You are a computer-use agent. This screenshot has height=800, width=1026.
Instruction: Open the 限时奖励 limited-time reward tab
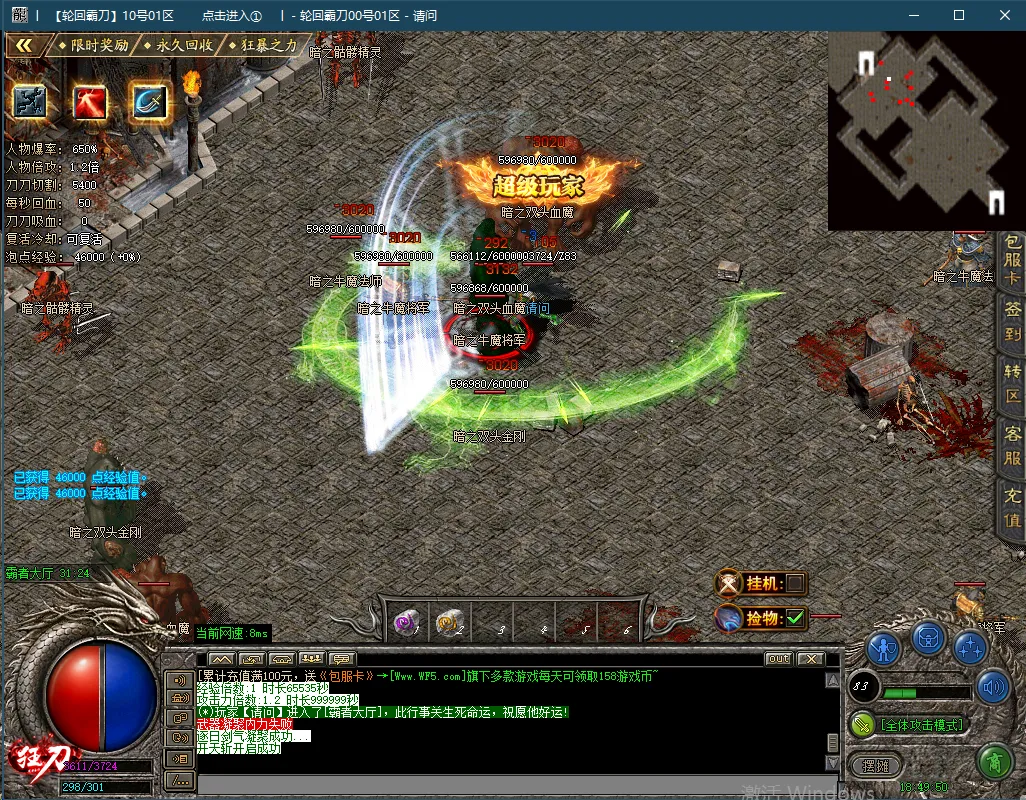(93, 45)
